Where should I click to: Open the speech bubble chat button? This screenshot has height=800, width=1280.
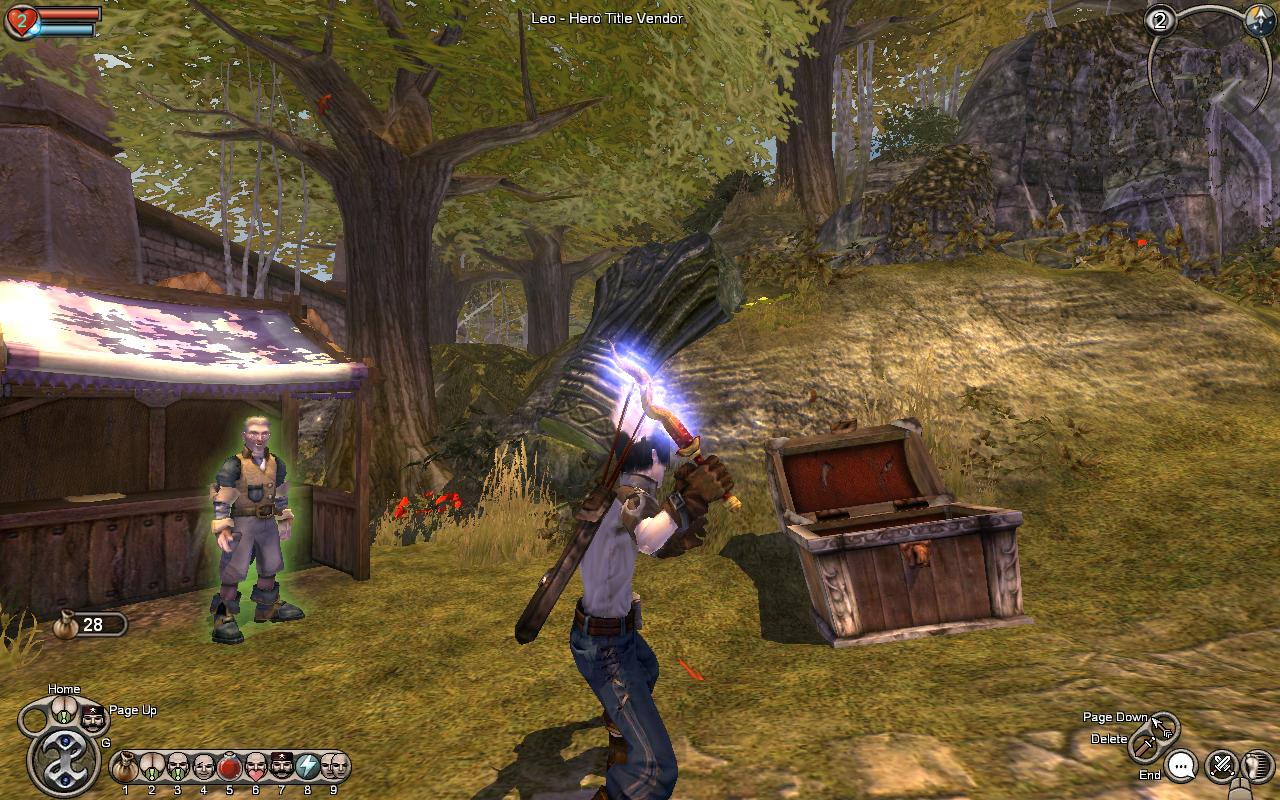(x=1182, y=767)
